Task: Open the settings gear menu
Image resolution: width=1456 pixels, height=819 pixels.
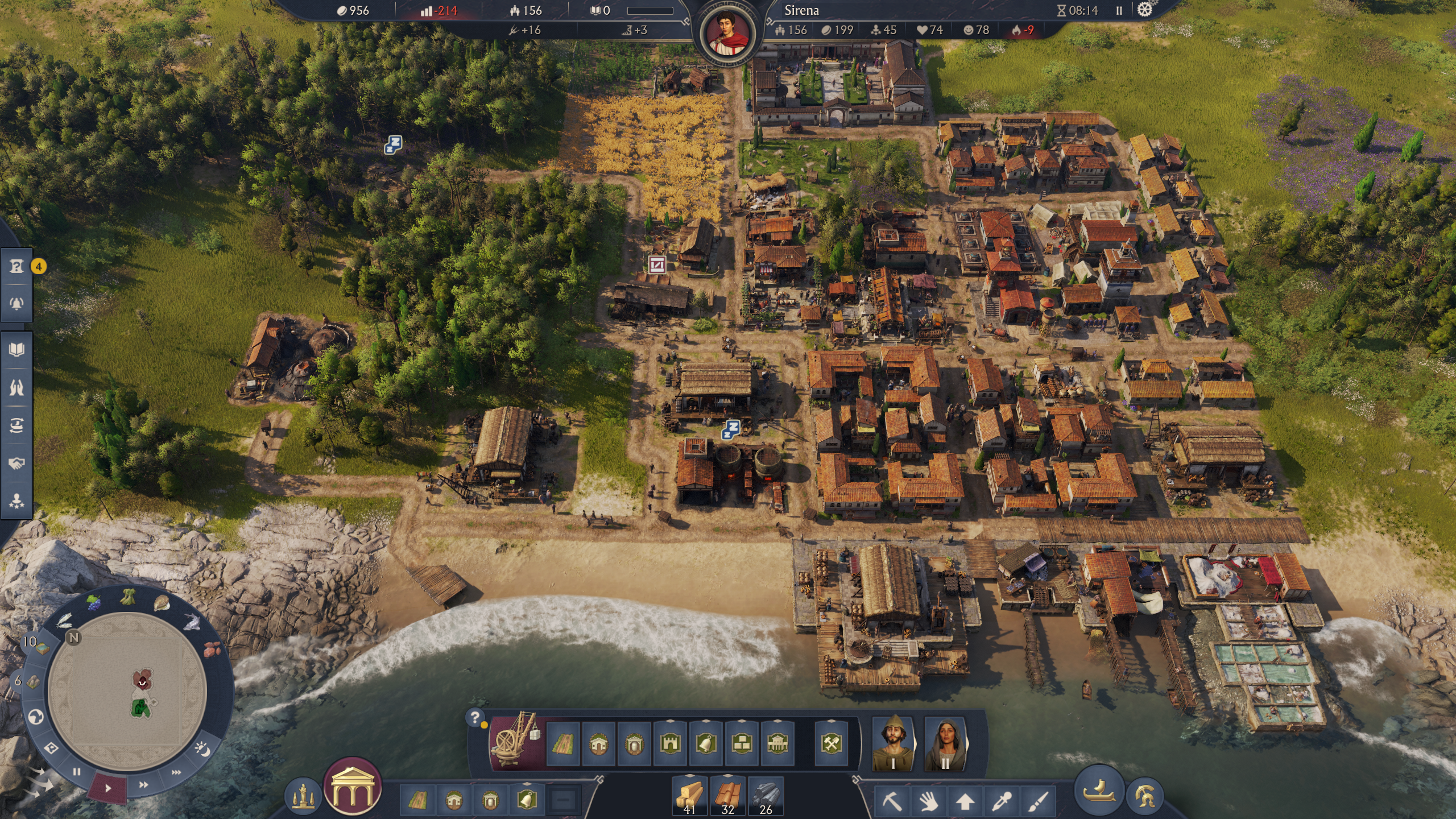Action: [1144, 10]
